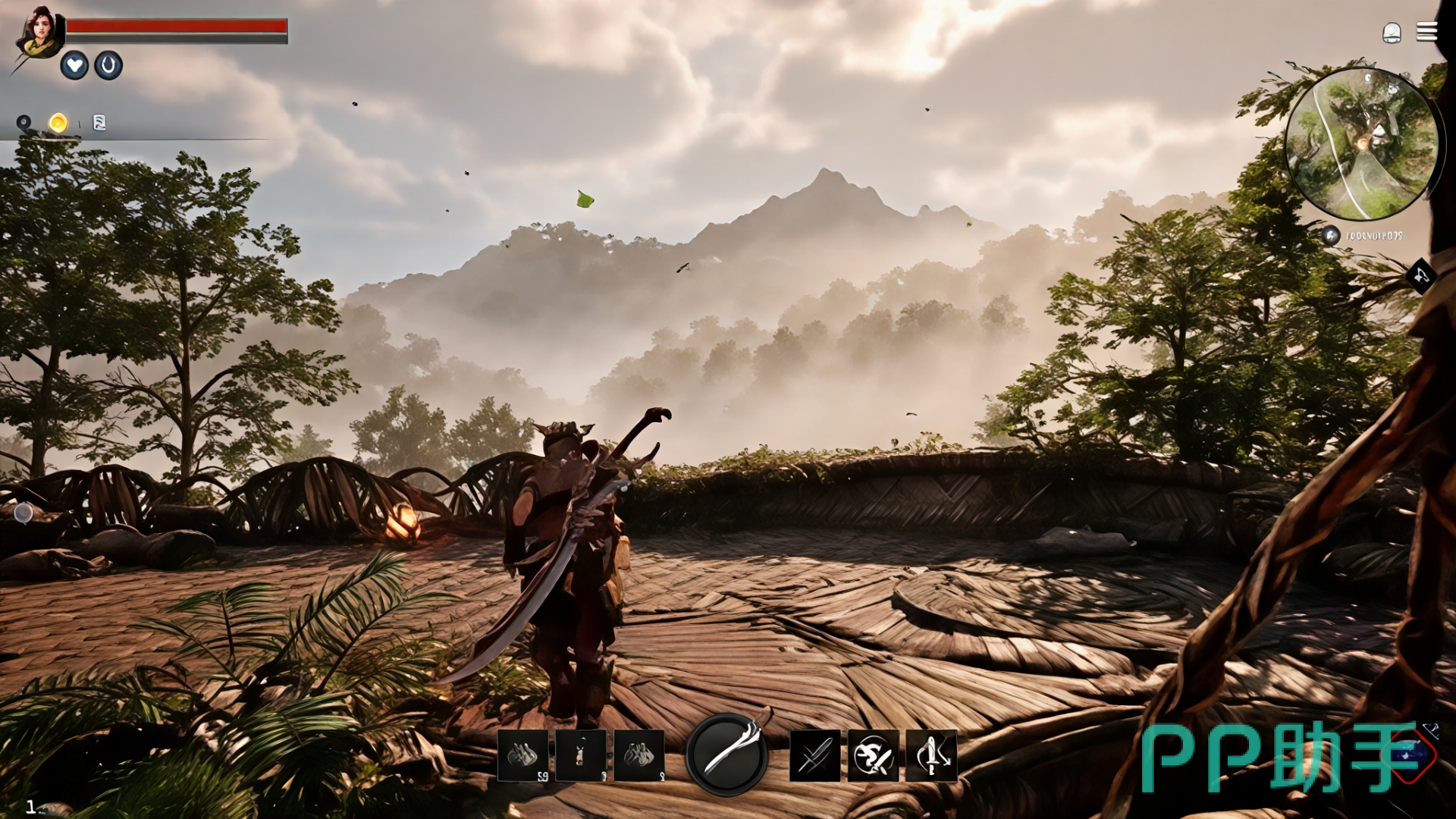This screenshot has height=819, width=1456.
Task: Click the diamond-shaped icon below the minimap
Action: coord(1420,276)
